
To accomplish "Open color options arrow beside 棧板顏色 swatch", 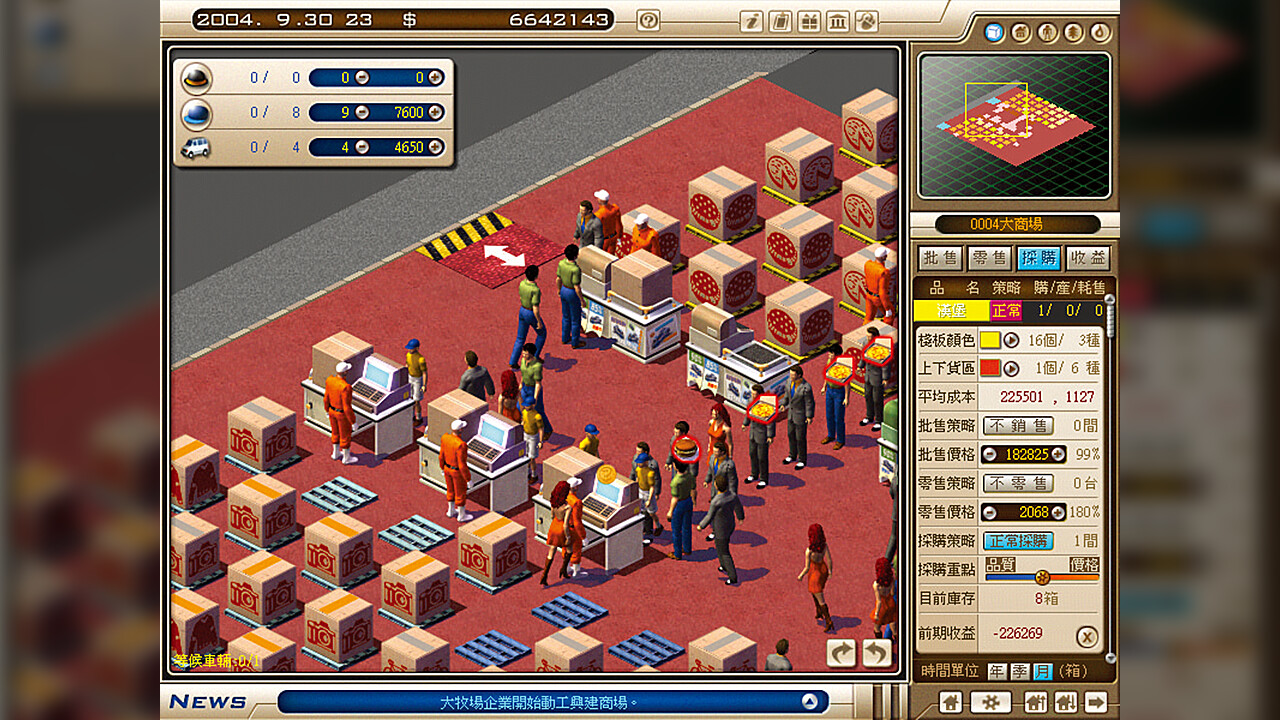I will coord(1012,340).
